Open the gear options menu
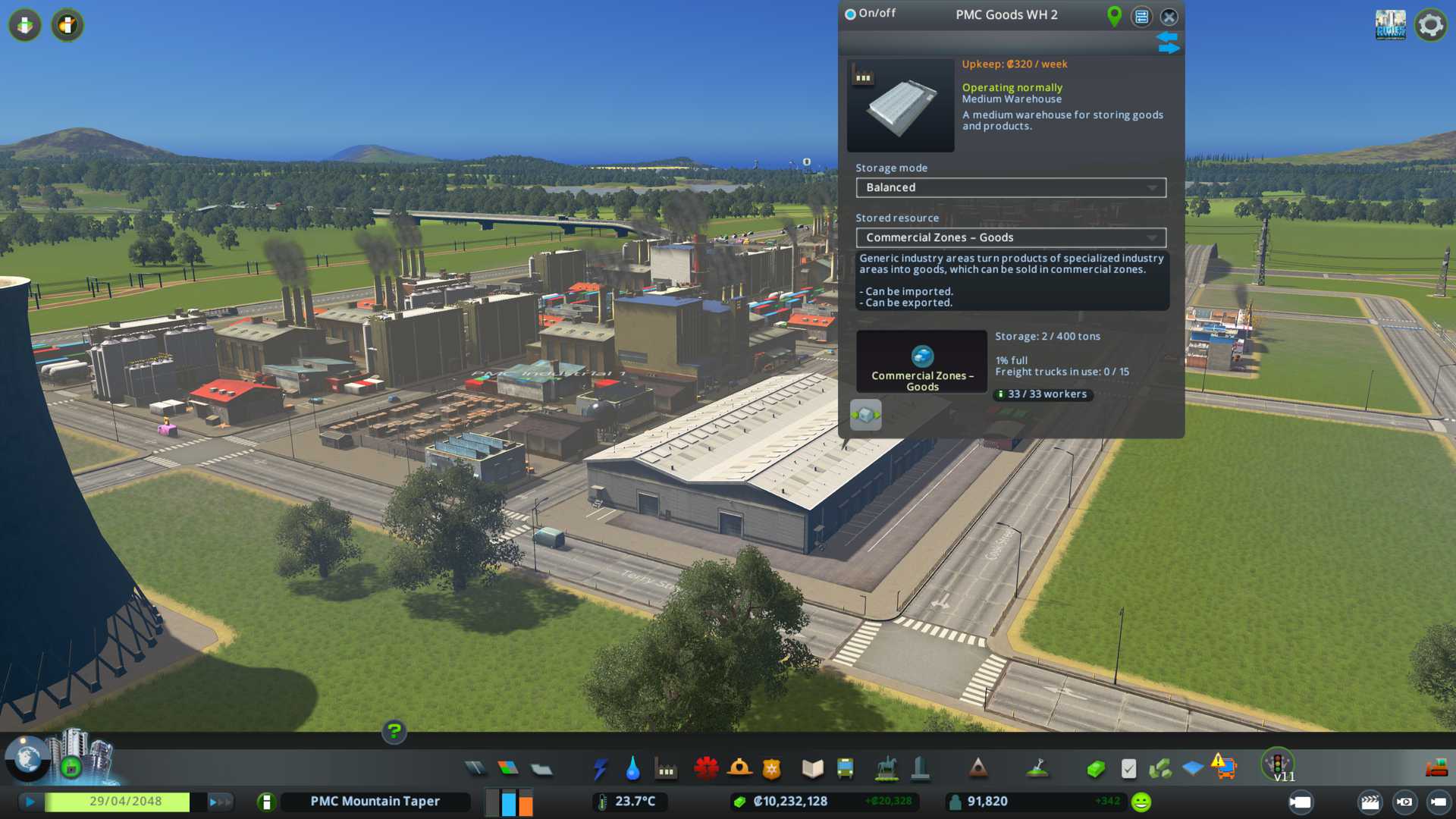 pos(1430,25)
